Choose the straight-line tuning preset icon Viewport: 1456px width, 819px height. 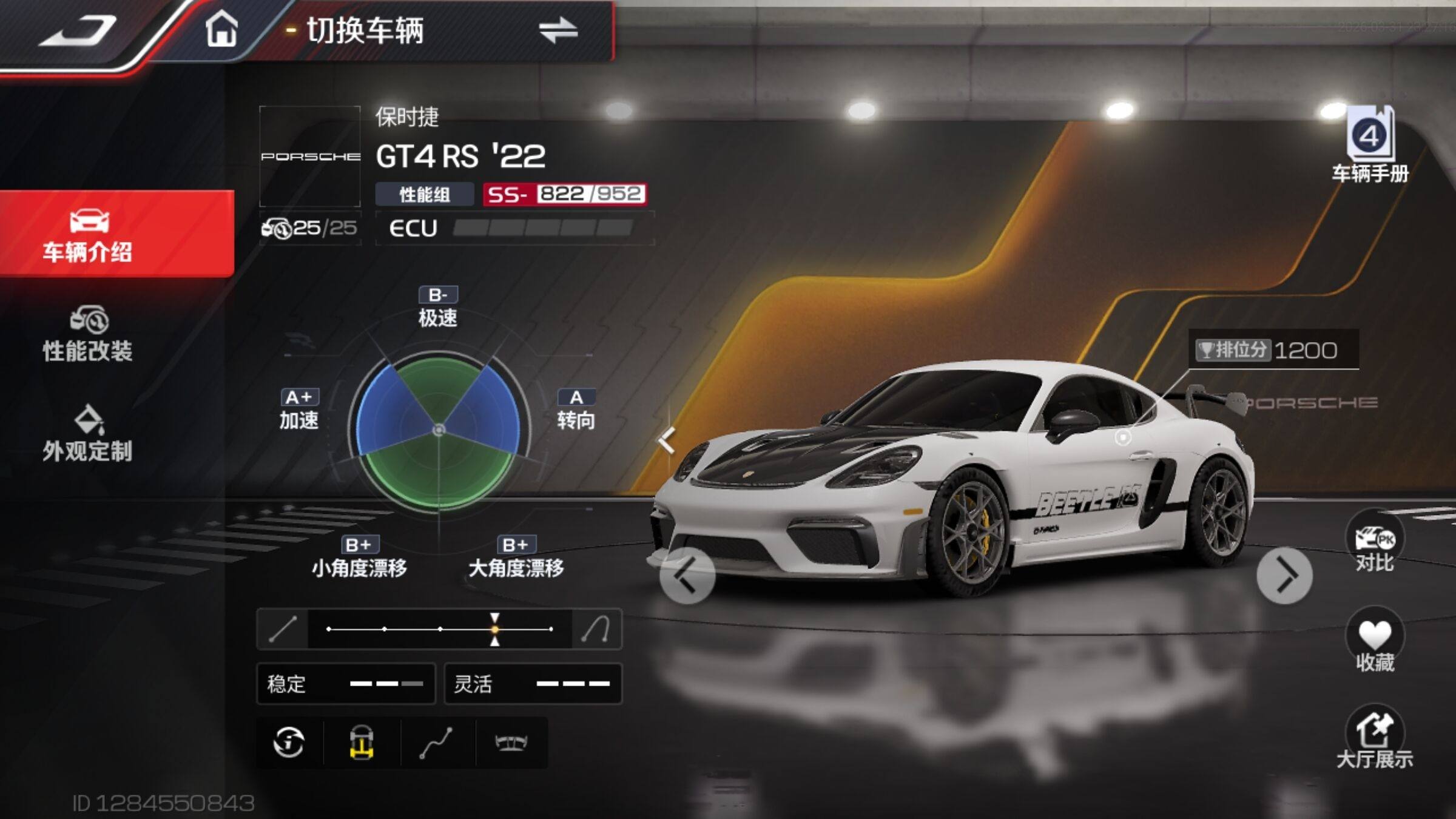[x=283, y=629]
